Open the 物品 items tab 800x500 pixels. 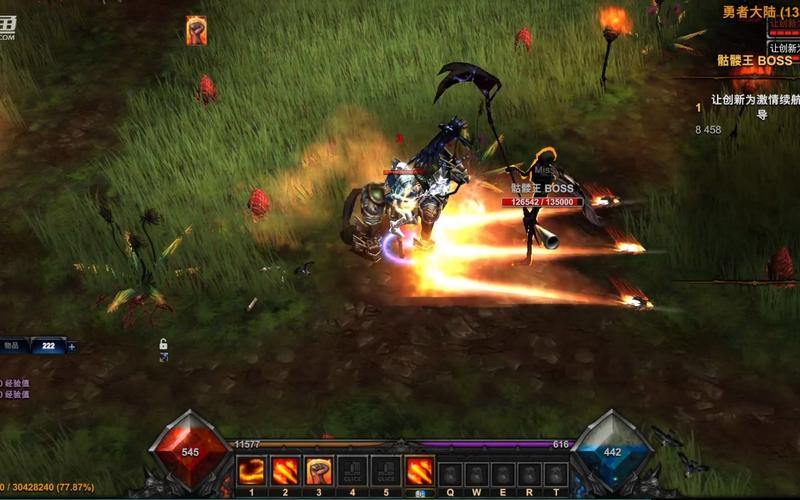[x=13, y=346]
